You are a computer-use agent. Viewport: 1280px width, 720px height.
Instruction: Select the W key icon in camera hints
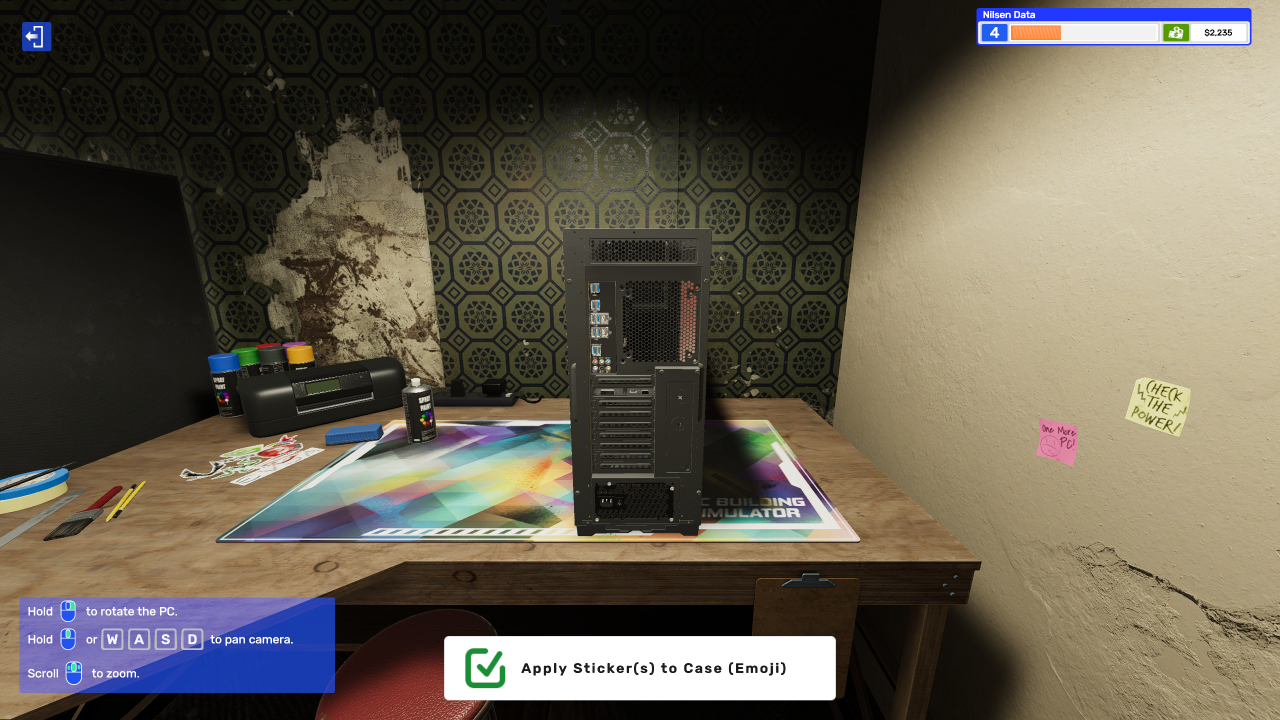tap(112, 639)
